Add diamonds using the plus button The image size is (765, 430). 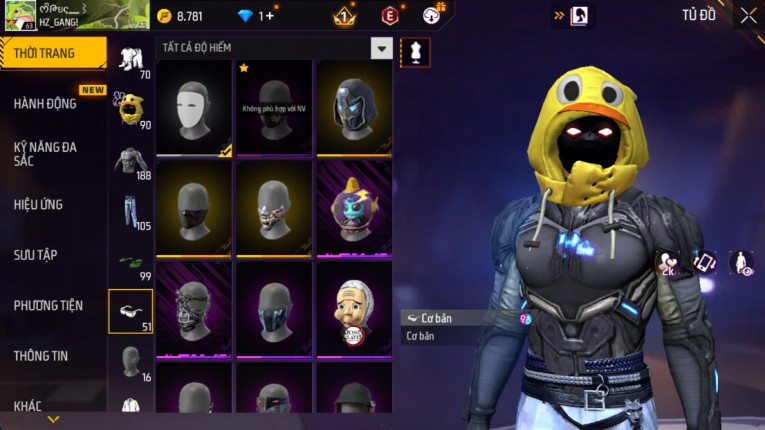(x=268, y=16)
